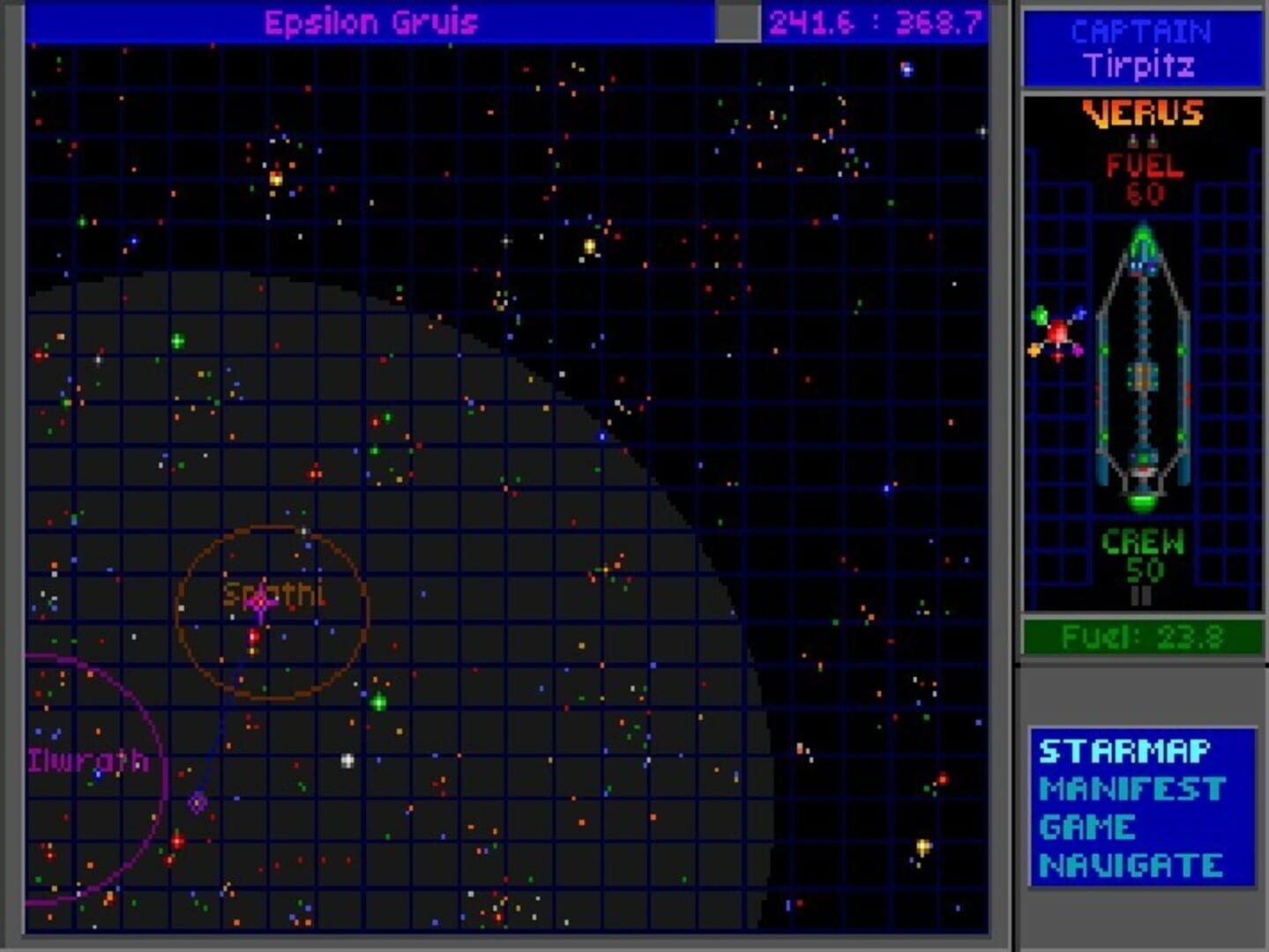Screen dimensions: 1269x952
Task: Select the VERUS ship name label
Action: tap(1142, 113)
